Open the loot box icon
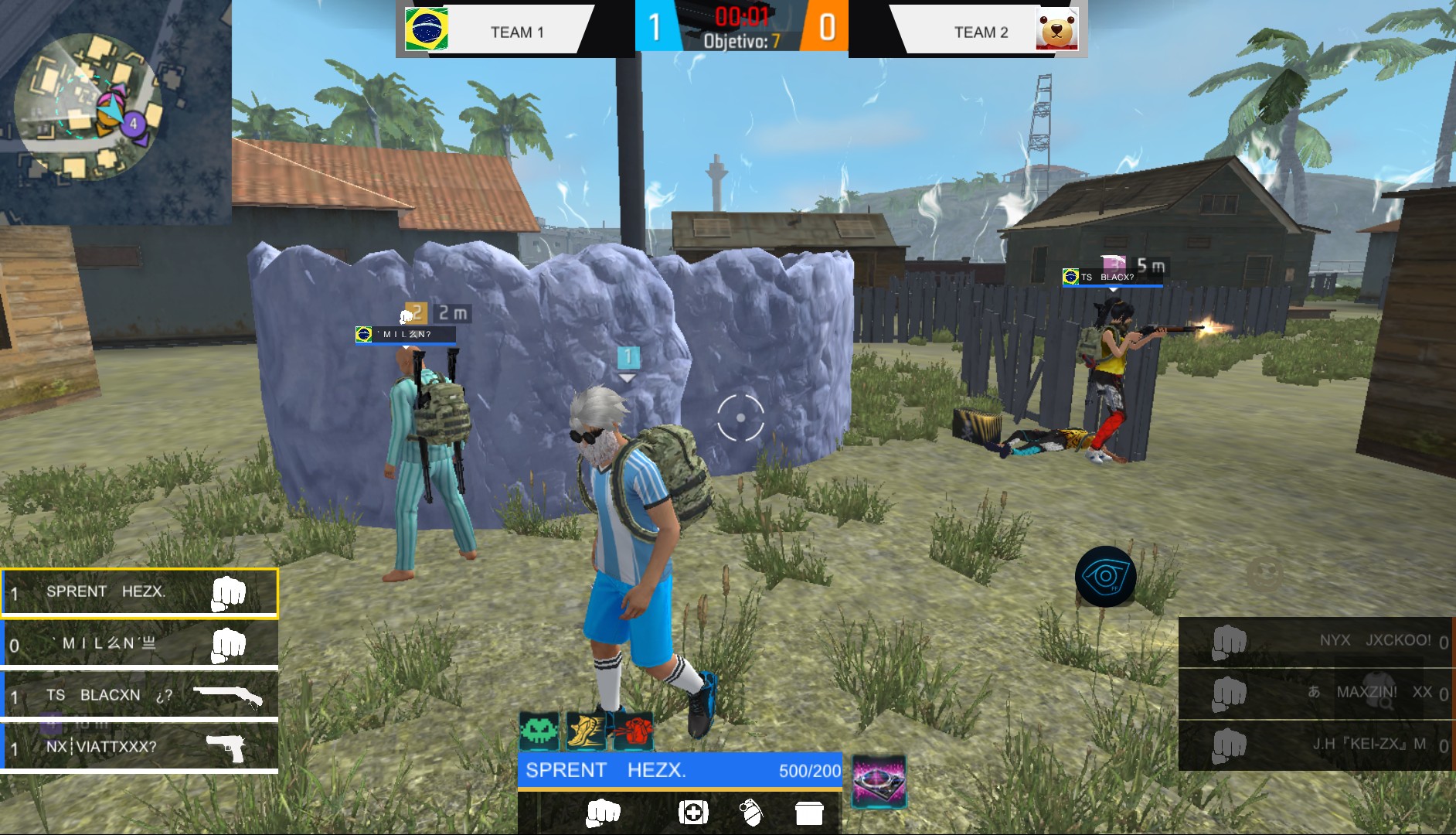The image size is (1456, 835). pyautogui.click(x=809, y=813)
